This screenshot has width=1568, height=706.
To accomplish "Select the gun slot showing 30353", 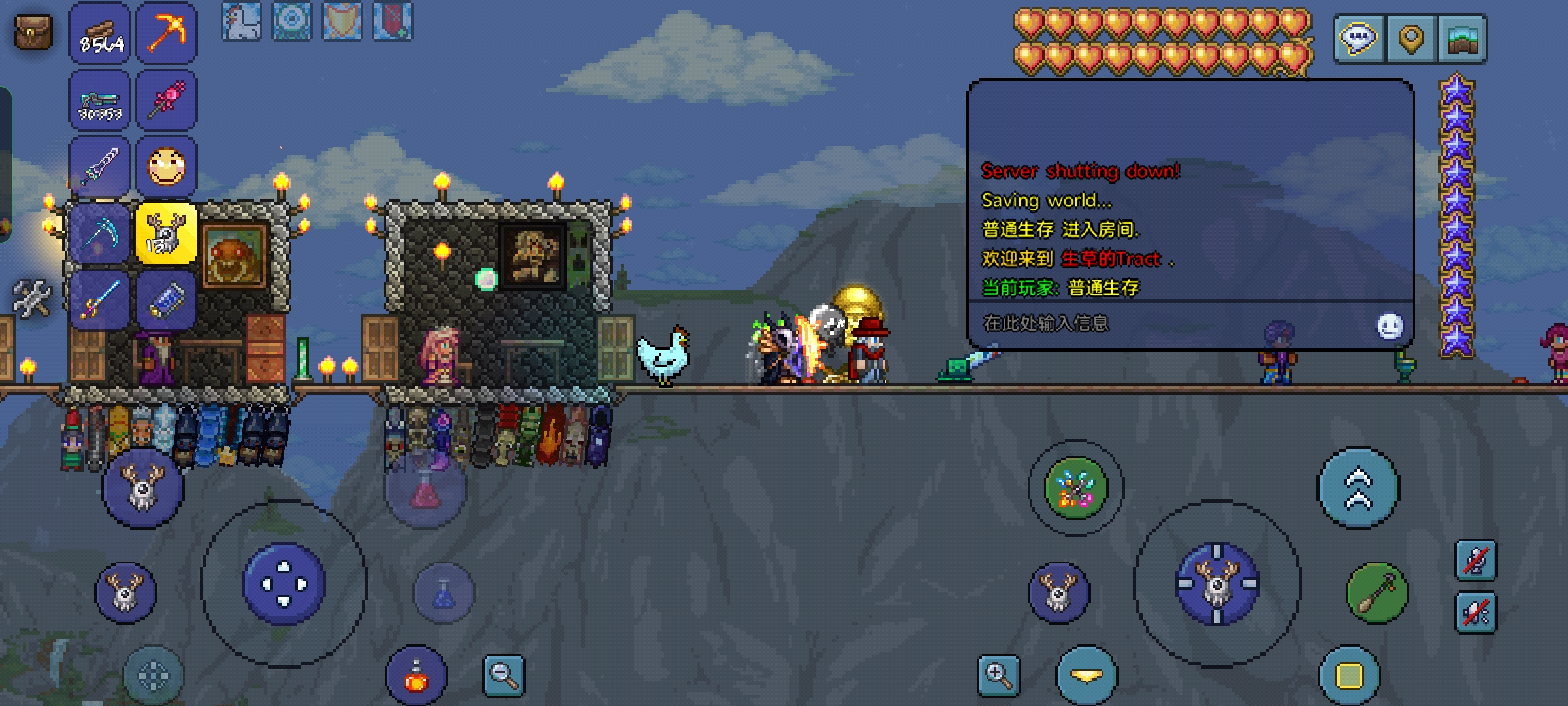I will (x=101, y=102).
